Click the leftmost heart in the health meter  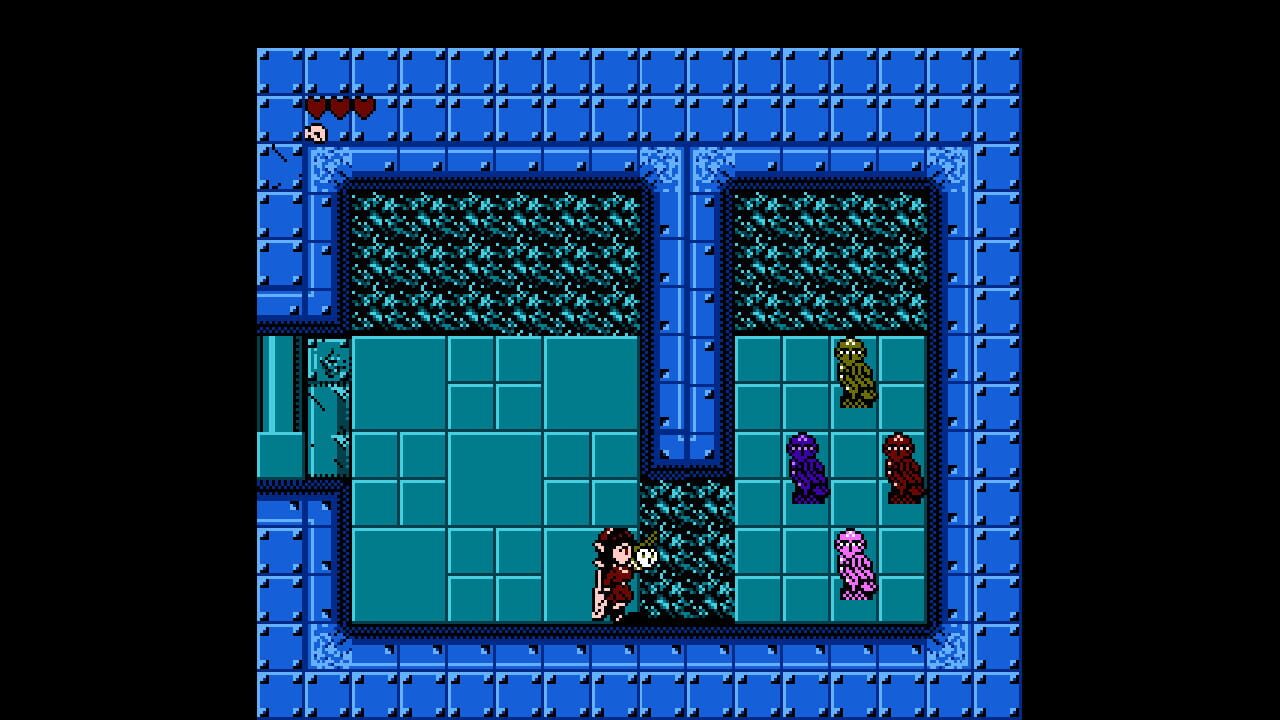[318, 105]
